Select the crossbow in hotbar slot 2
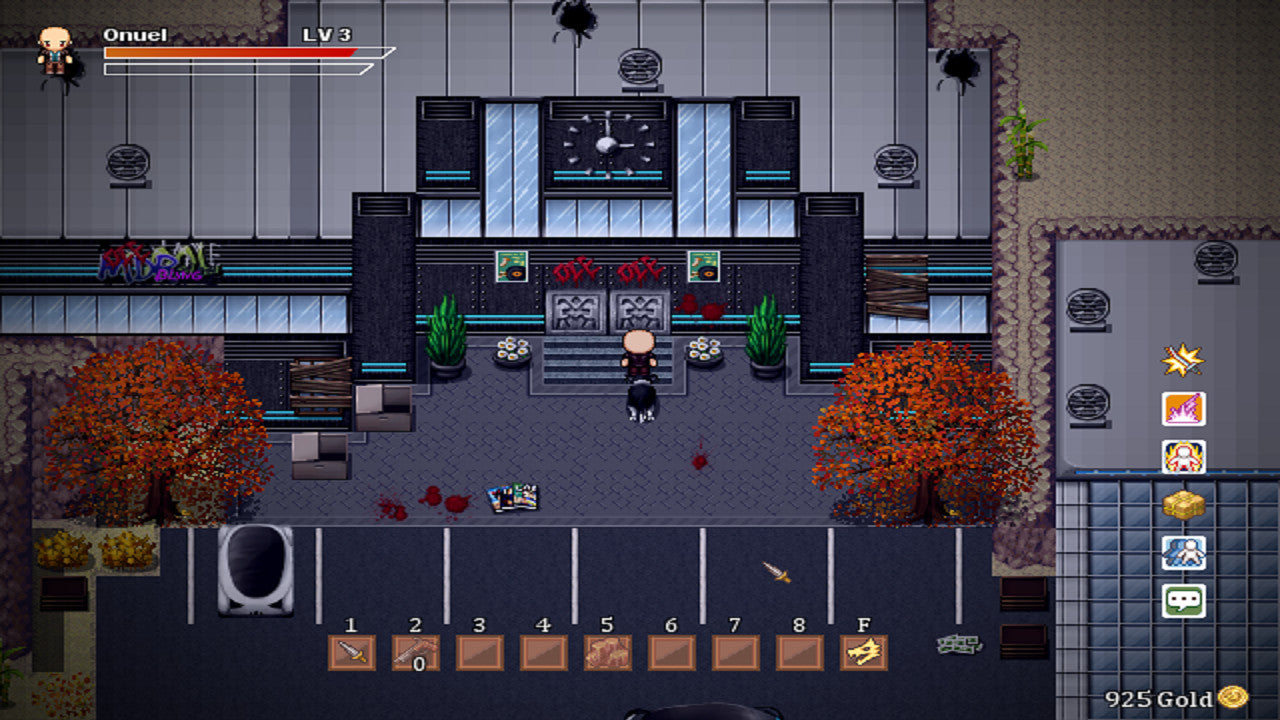Image resolution: width=1280 pixels, height=720 pixels. point(416,651)
